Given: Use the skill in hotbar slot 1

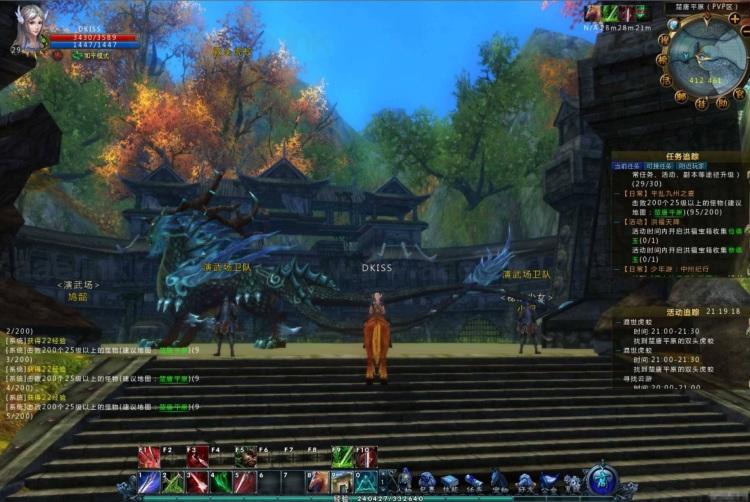Looking at the screenshot, I should tap(149, 482).
